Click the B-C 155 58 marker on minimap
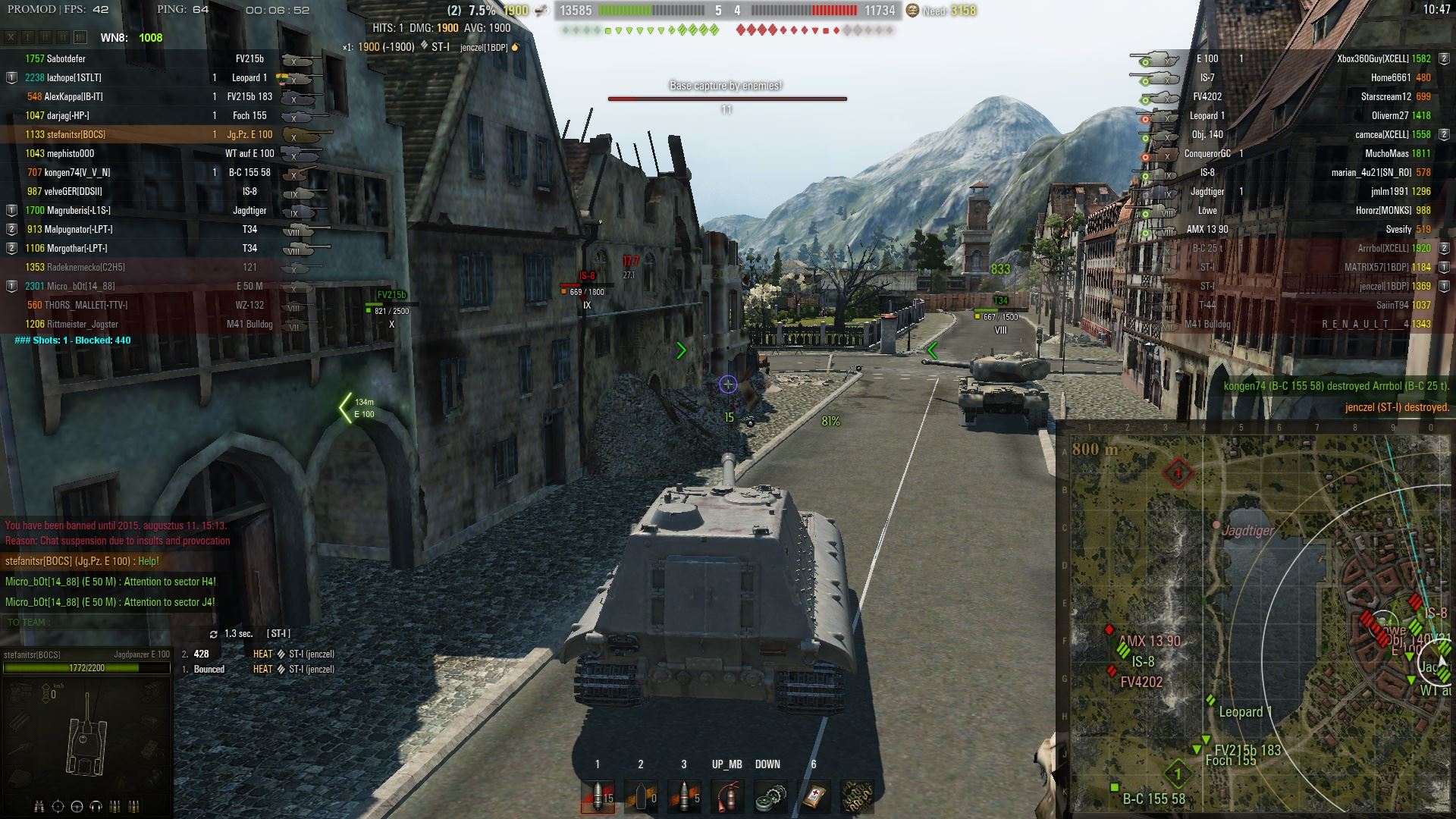 [1115, 788]
